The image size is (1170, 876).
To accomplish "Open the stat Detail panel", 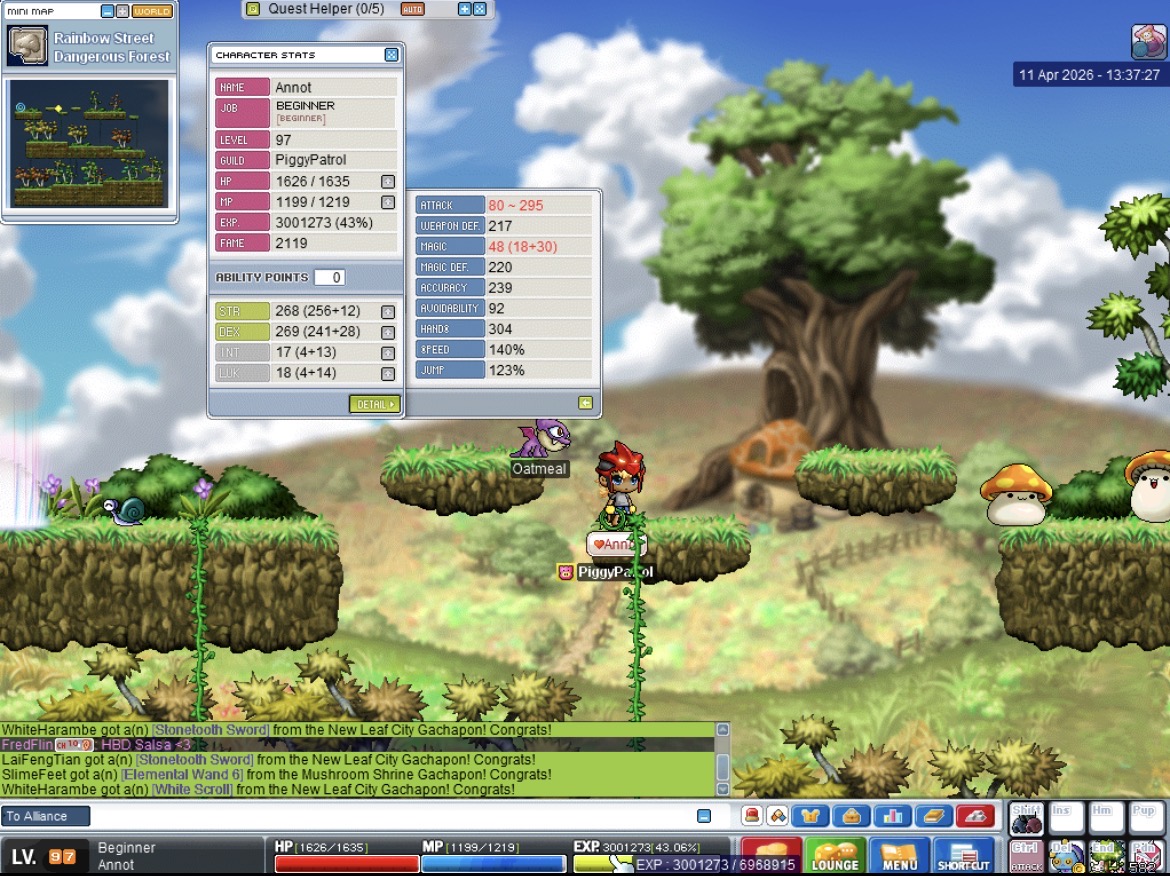I will point(374,404).
